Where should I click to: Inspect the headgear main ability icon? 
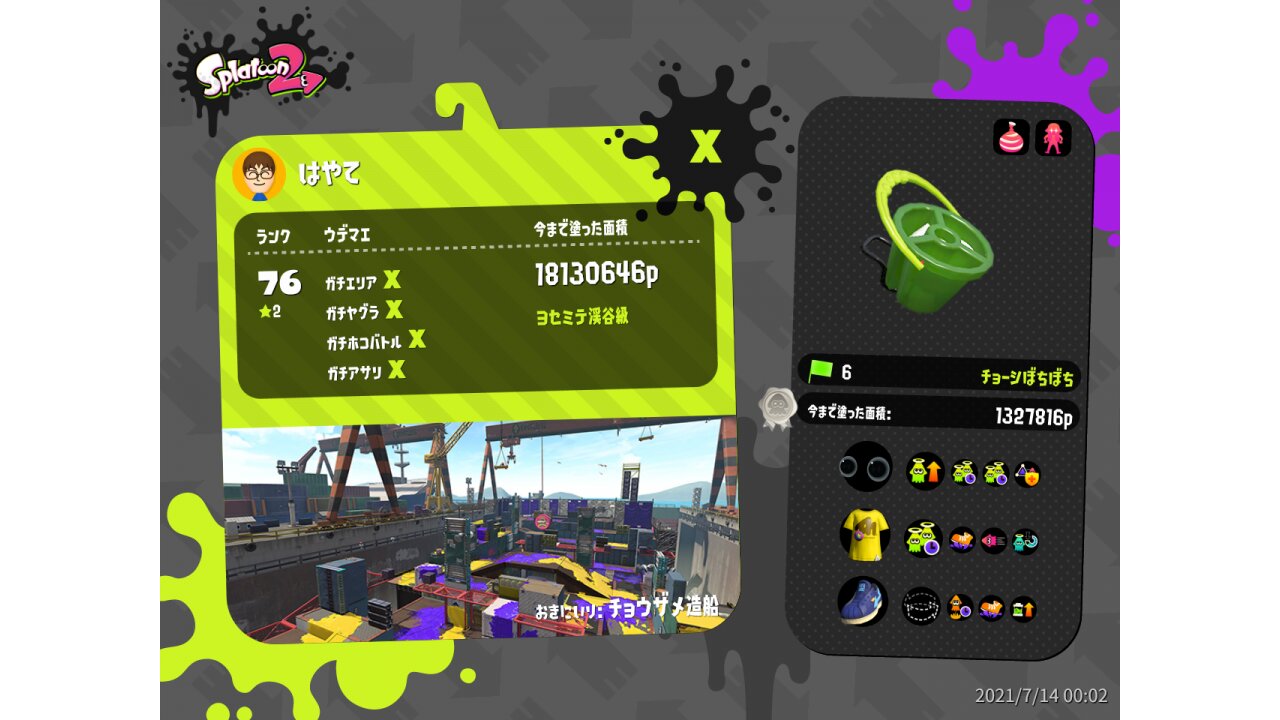tap(925, 470)
